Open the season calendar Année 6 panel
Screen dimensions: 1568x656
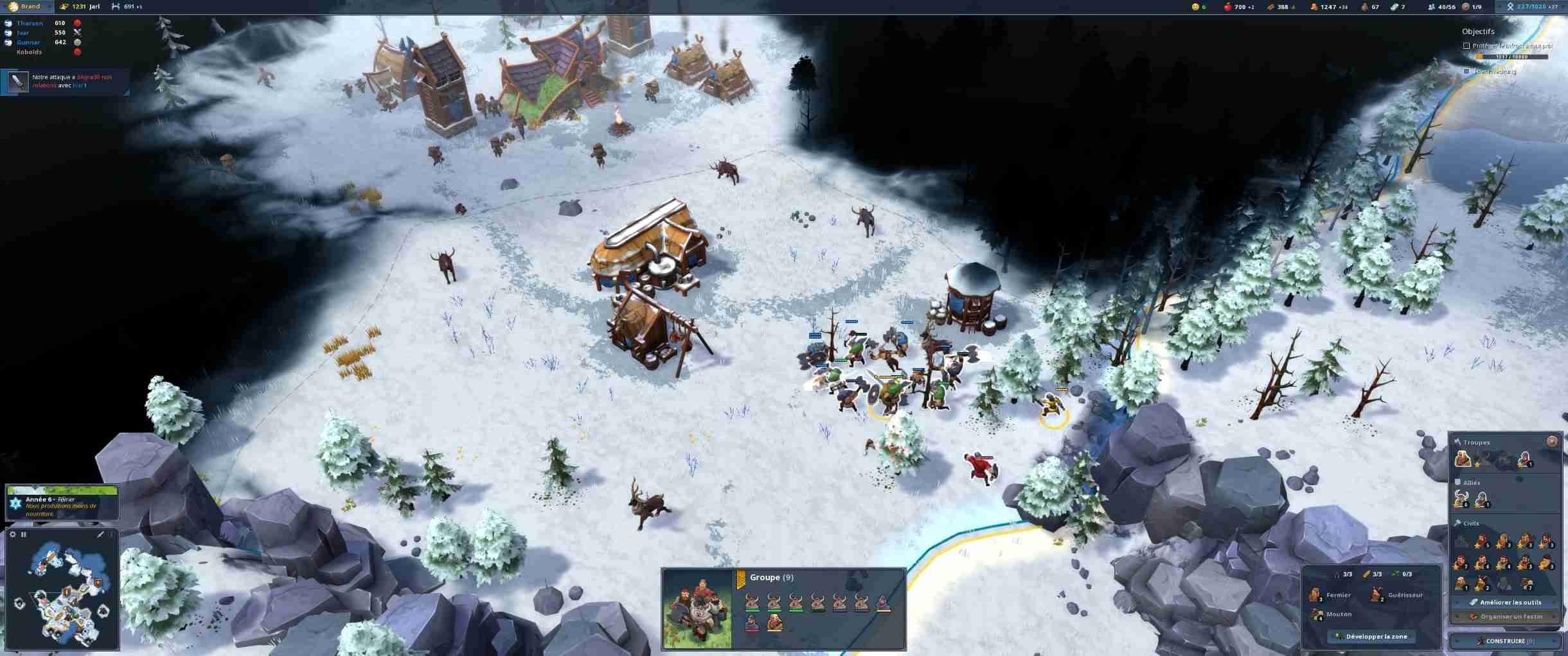[x=62, y=503]
